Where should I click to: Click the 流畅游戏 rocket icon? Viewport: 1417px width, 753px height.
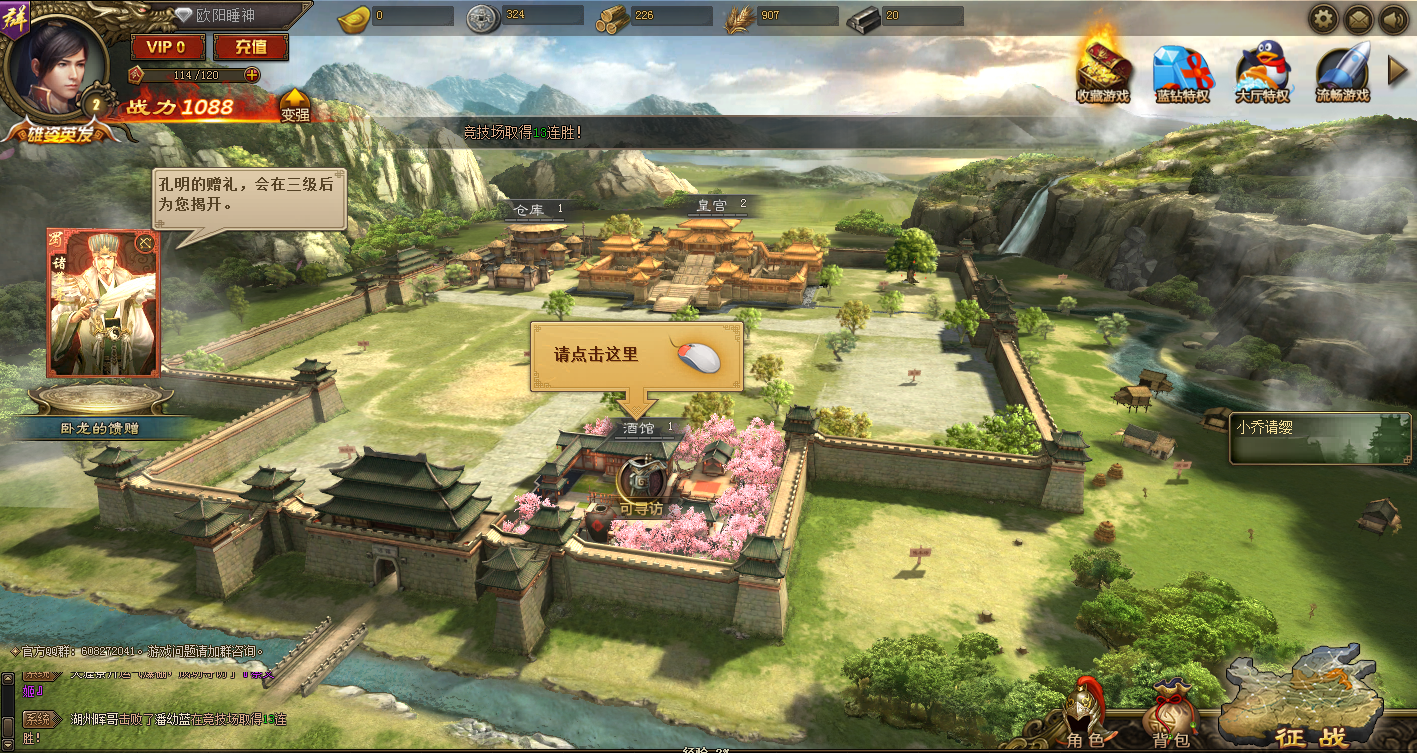(1342, 72)
